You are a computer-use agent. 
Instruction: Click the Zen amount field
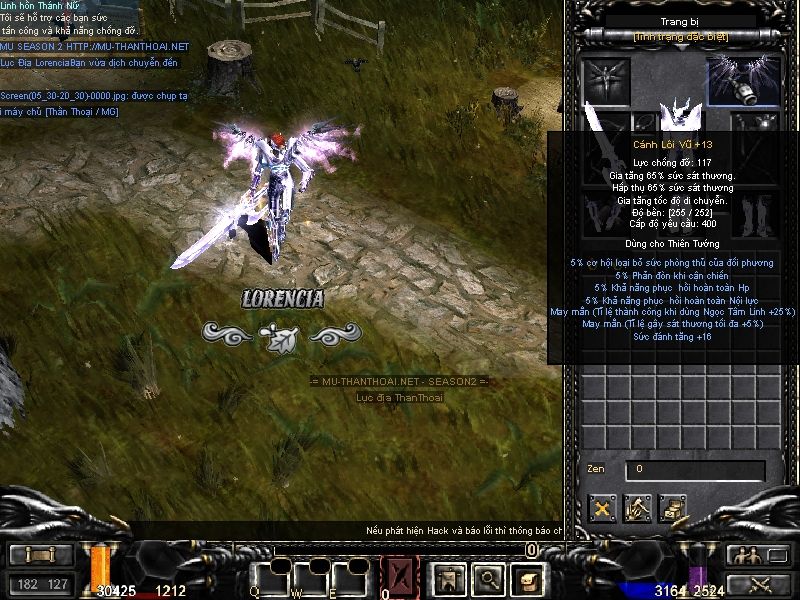tap(695, 469)
